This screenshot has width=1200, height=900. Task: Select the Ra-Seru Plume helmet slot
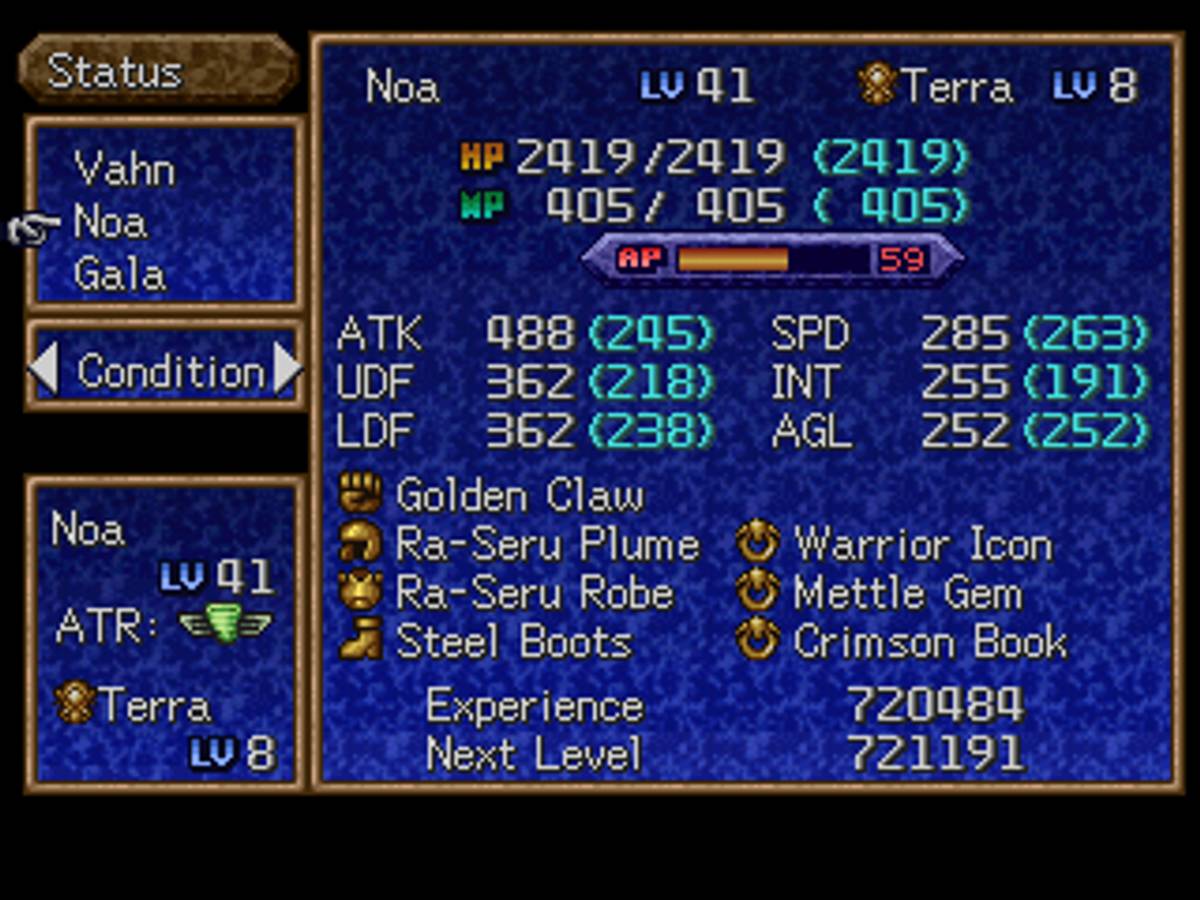click(546, 544)
